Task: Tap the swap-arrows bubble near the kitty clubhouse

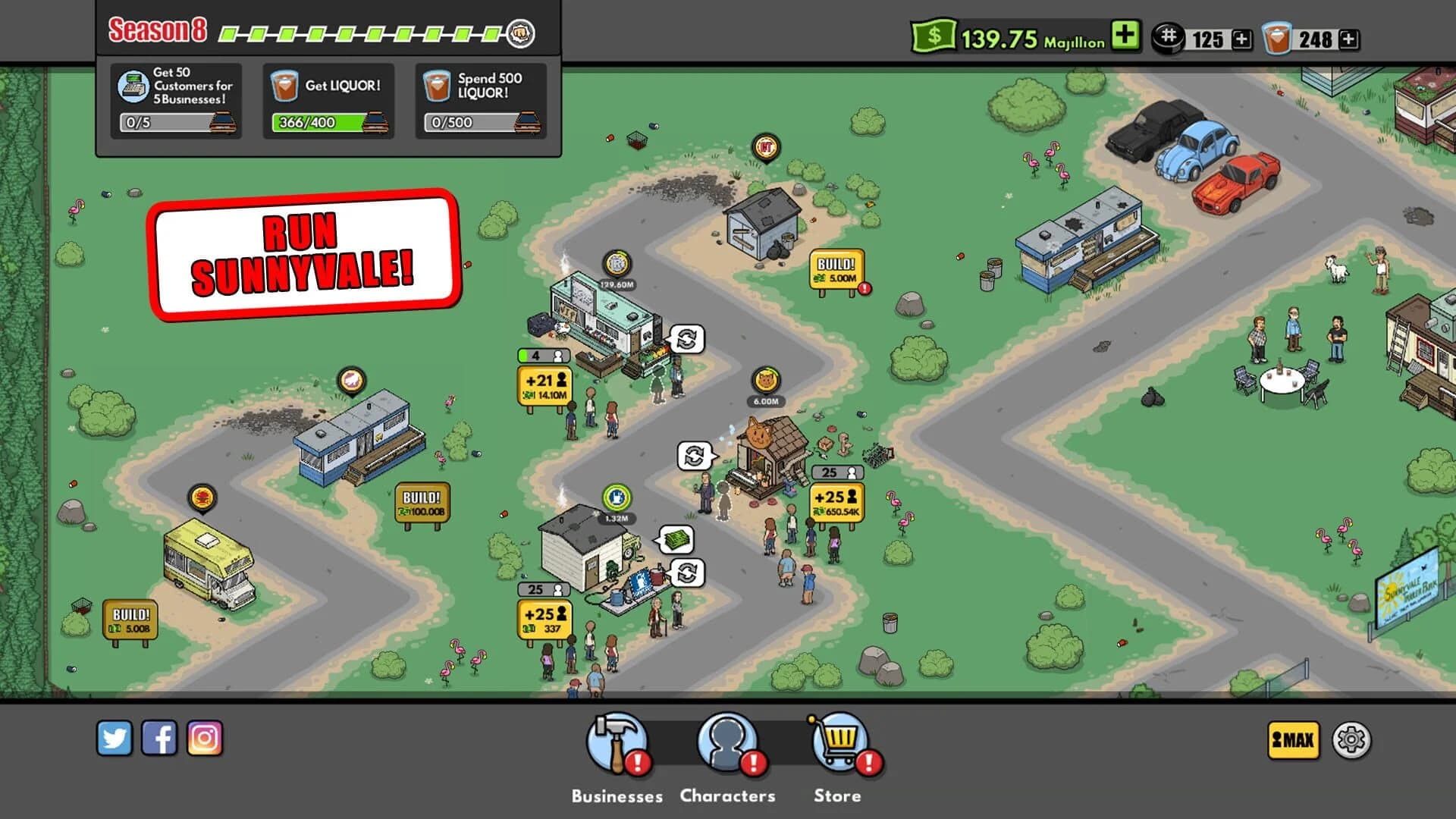Action: pos(695,456)
